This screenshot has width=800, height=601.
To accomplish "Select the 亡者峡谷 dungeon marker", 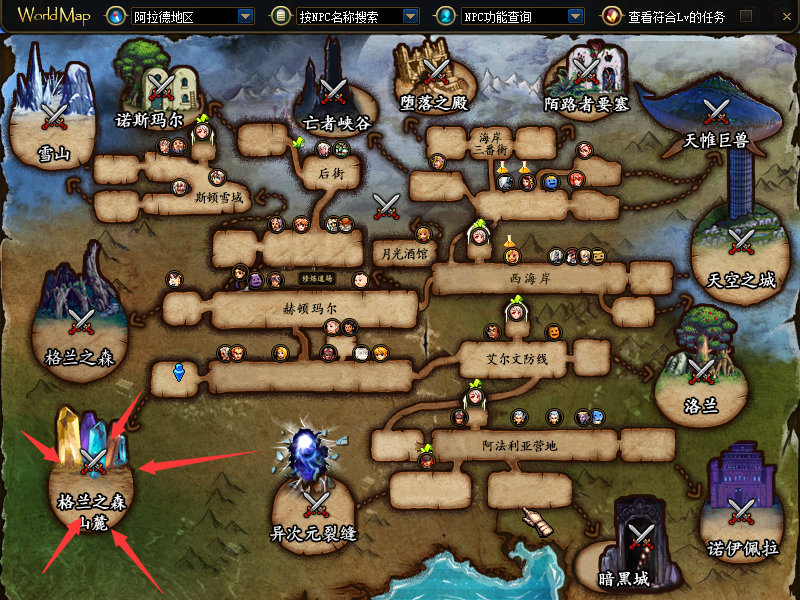I will click(x=334, y=91).
